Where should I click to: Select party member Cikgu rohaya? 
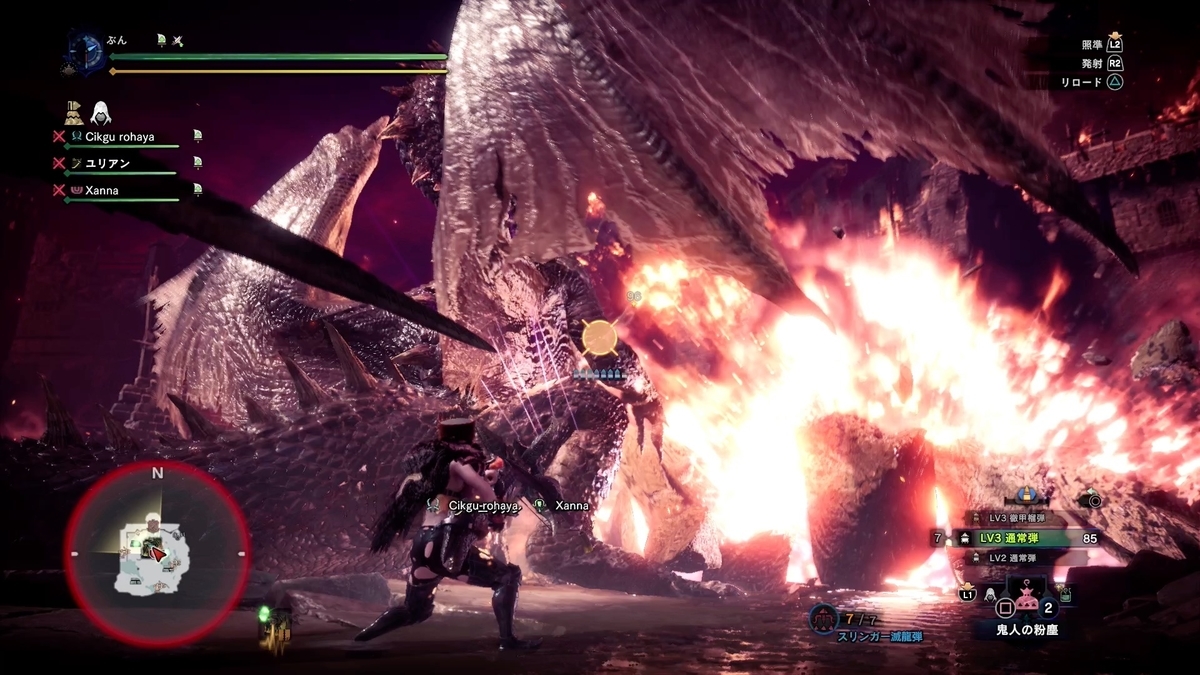click(119, 137)
